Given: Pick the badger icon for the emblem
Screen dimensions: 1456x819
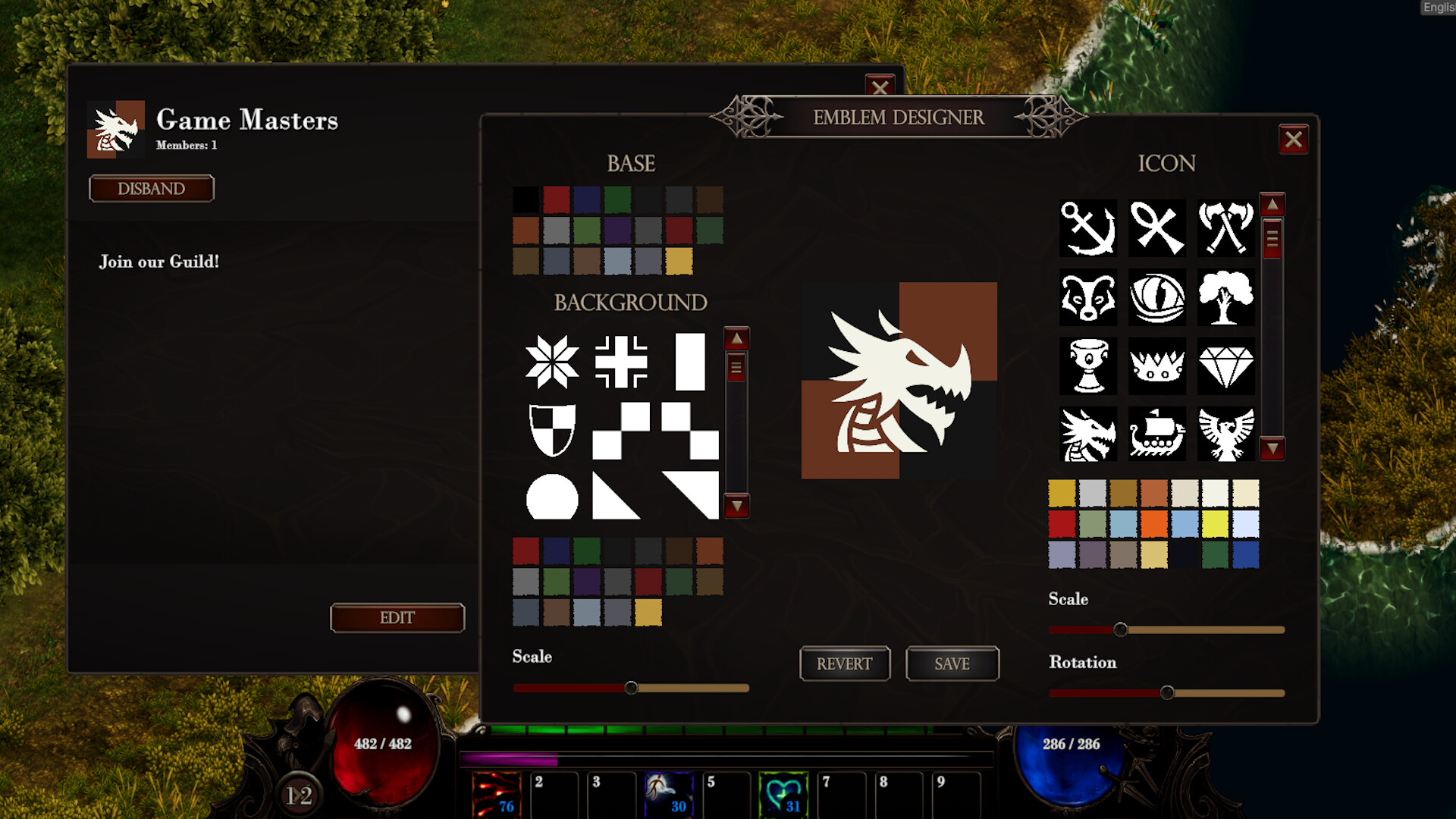Looking at the screenshot, I should [1088, 298].
